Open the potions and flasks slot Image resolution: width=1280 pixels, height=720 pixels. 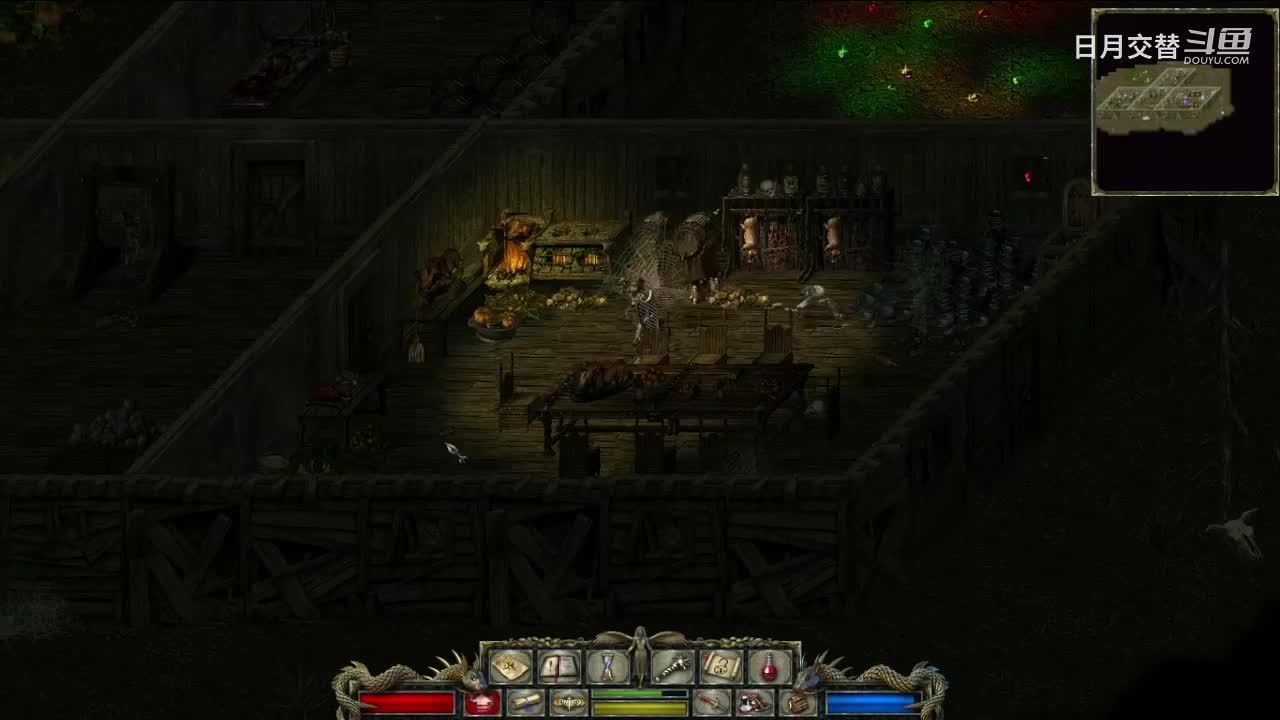pos(754,703)
